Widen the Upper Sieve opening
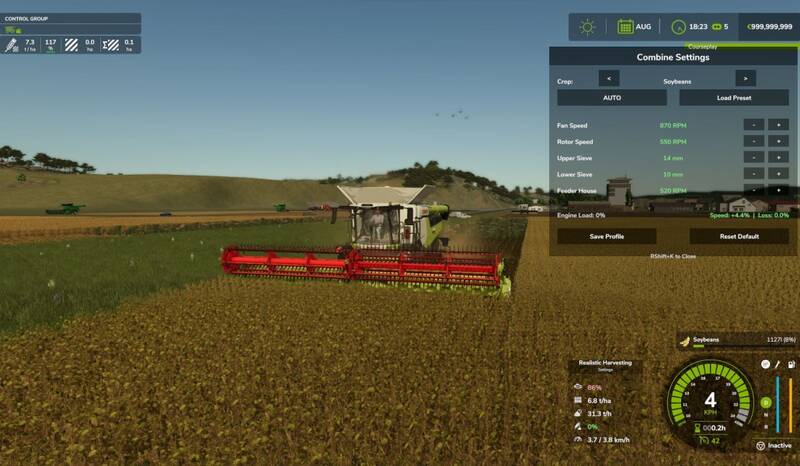The image size is (800, 466). click(777, 158)
